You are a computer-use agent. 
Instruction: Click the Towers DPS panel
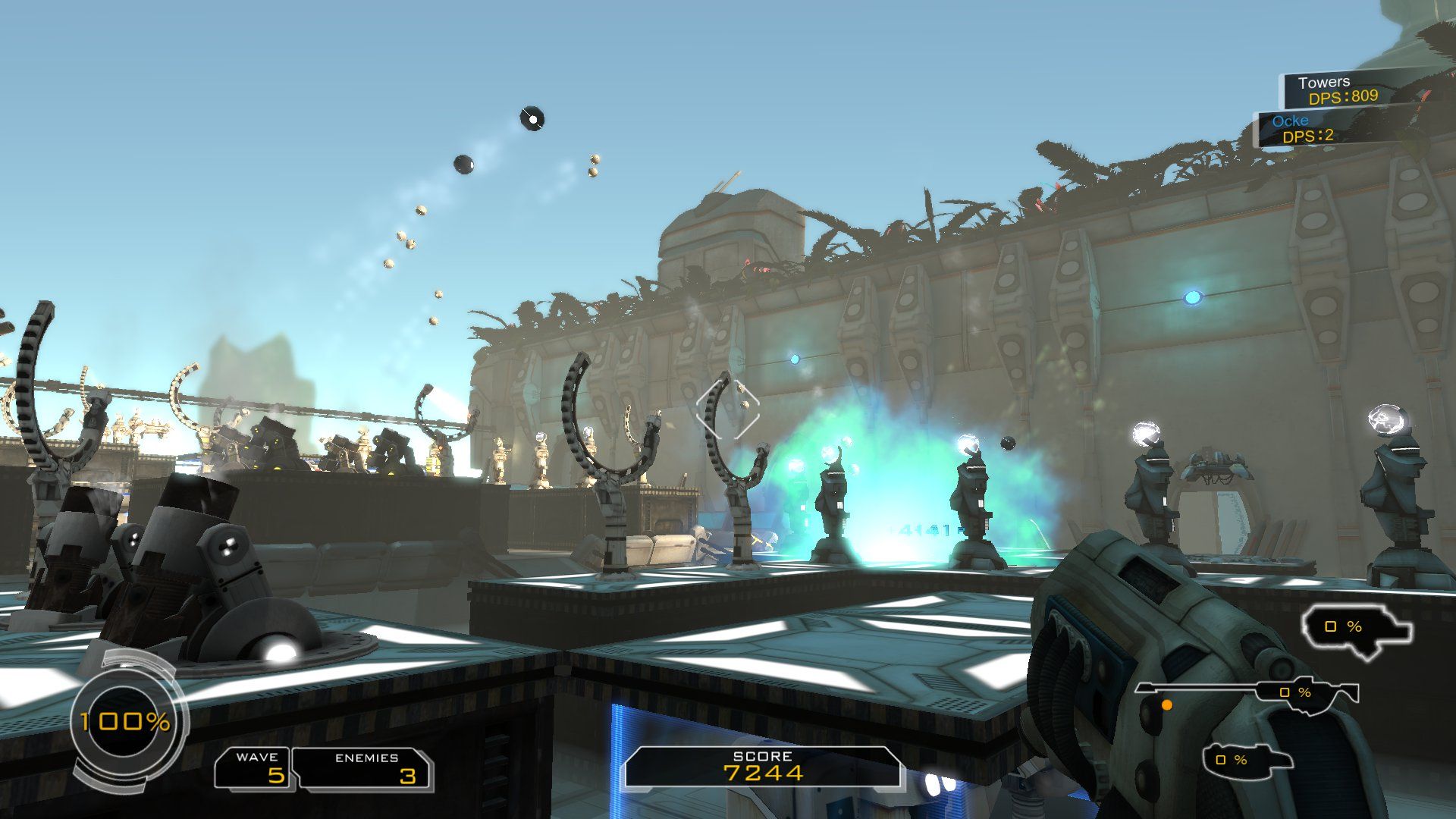(x=1341, y=89)
